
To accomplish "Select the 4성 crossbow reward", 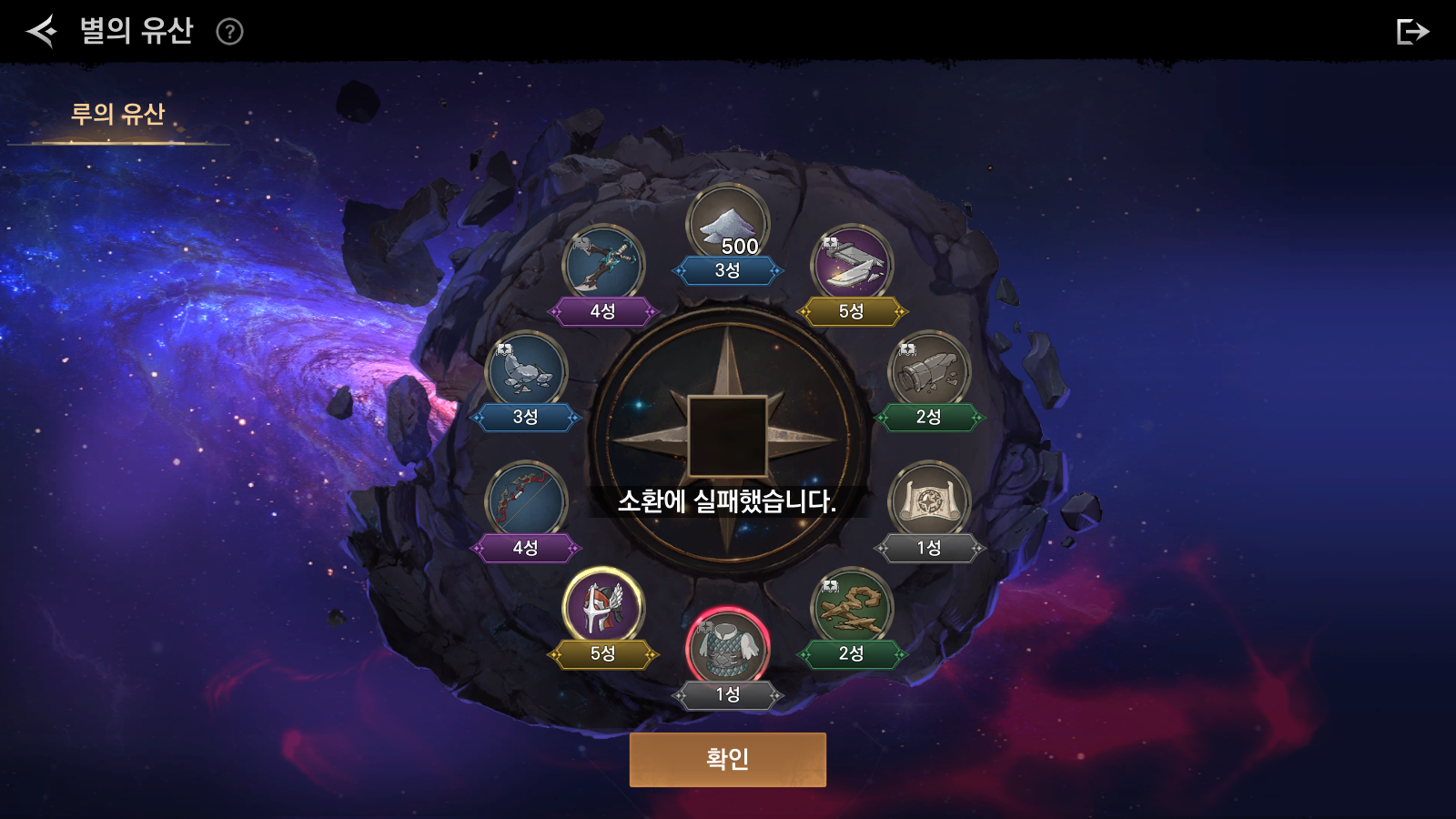I will point(603,265).
